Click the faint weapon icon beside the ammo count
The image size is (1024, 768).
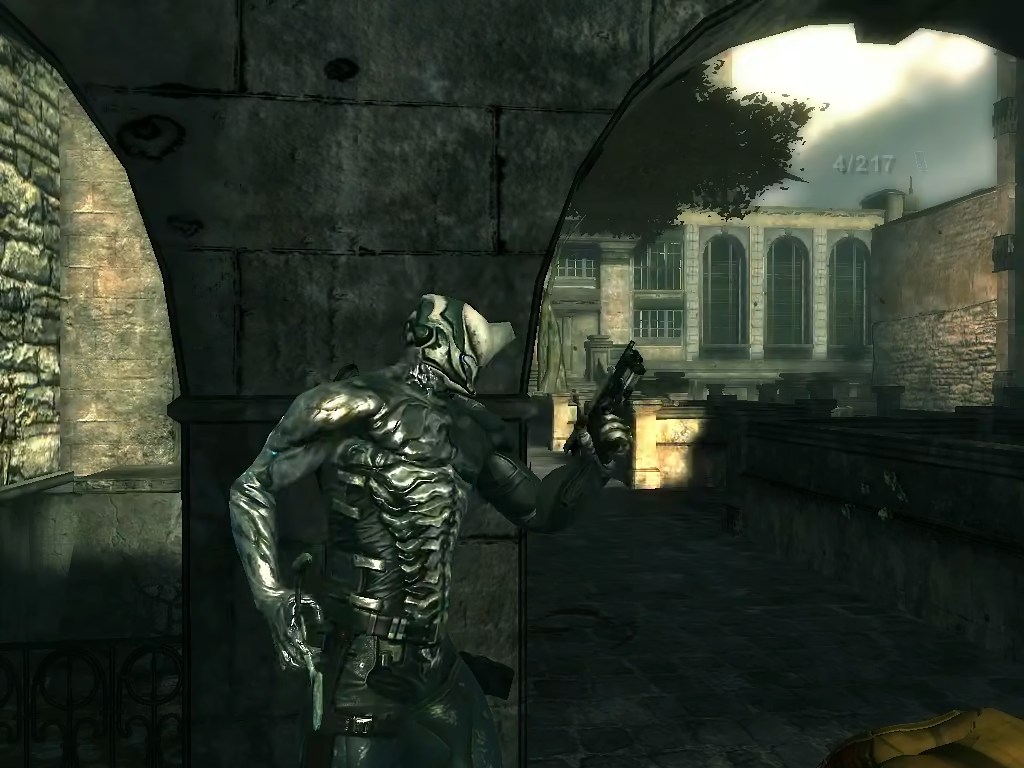point(923,164)
